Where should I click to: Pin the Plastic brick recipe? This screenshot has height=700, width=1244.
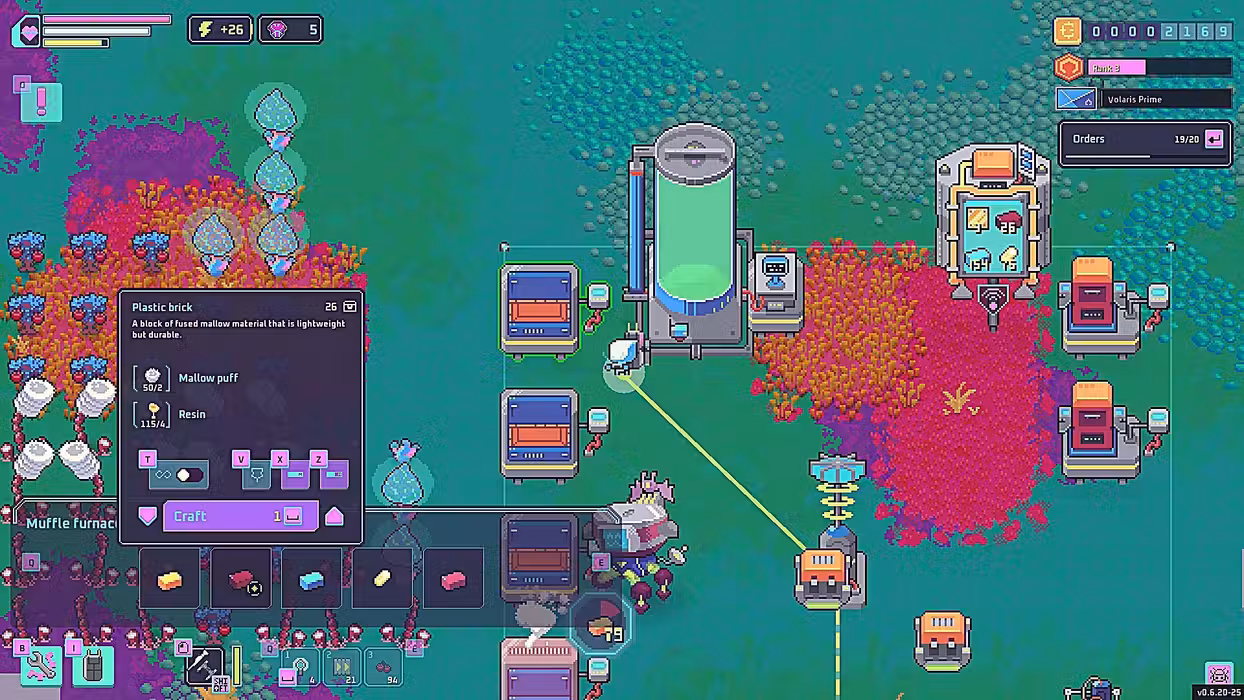pos(256,474)
